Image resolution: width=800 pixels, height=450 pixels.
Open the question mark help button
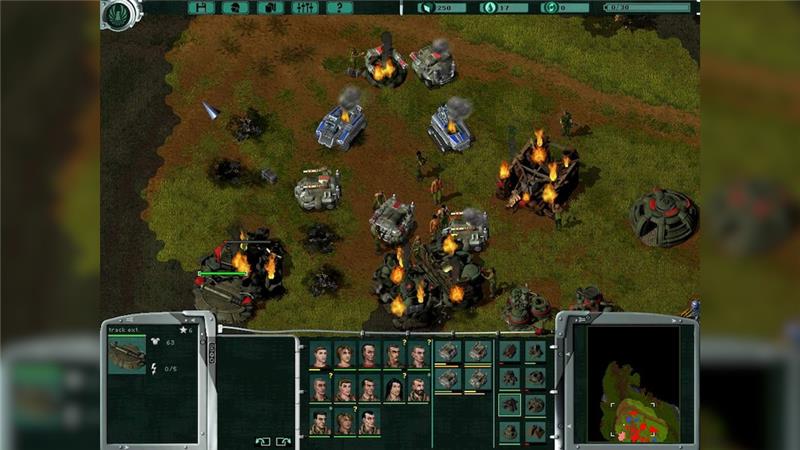(340, 8)
